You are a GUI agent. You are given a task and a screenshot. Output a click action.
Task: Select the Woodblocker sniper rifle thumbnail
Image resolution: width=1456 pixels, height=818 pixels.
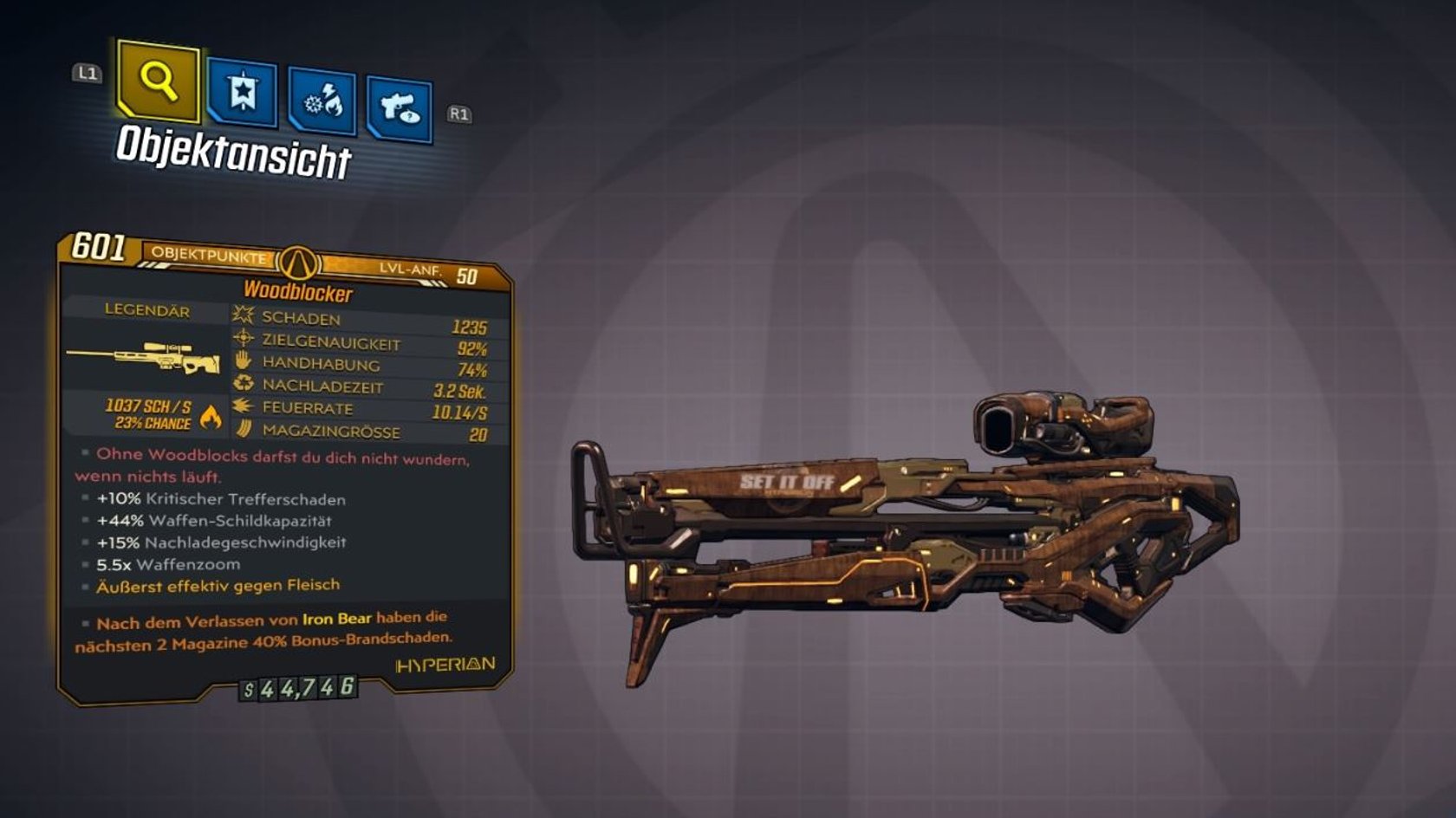(144, 355)
